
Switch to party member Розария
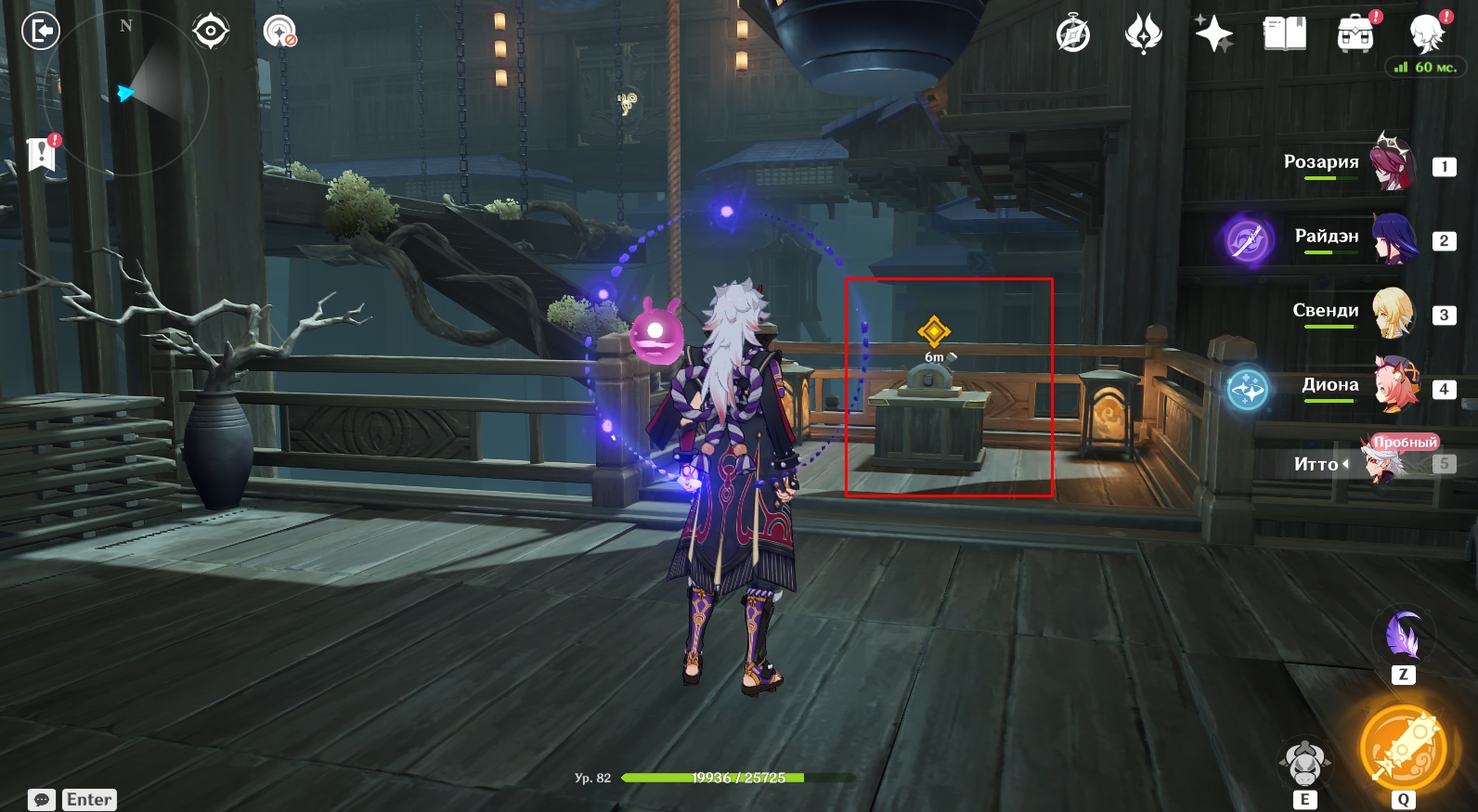(x=1391, y=163)
